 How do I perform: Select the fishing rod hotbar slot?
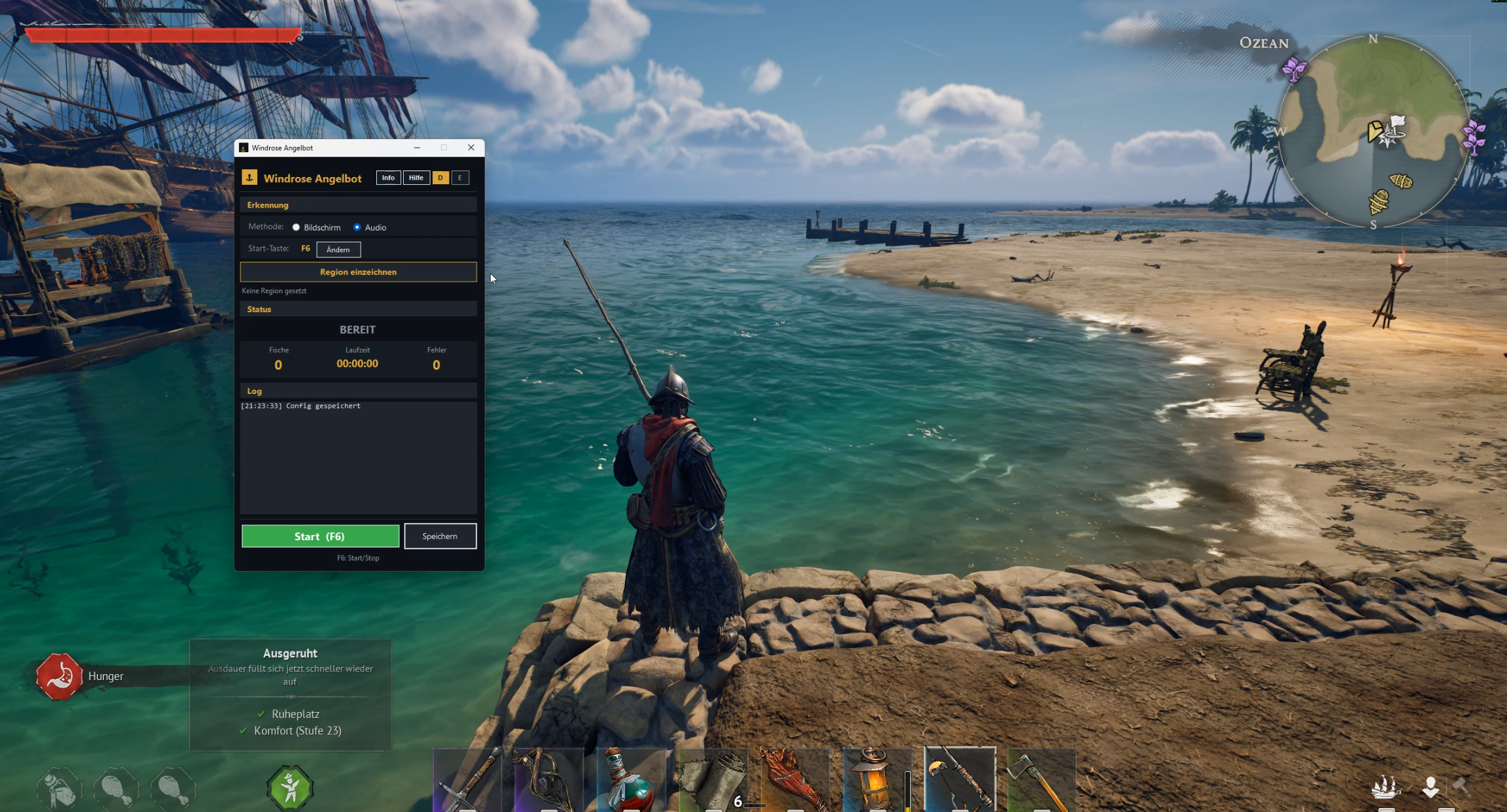[960, 780]
